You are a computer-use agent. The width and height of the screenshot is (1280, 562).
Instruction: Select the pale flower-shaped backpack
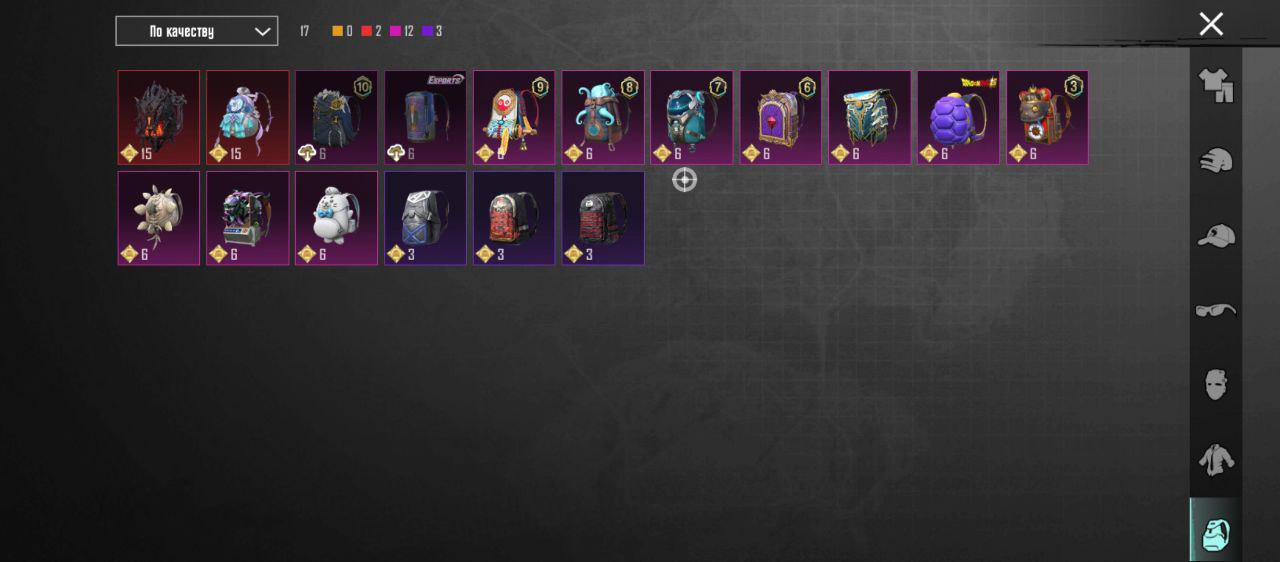pyautogui.click(x=158, y=217)
